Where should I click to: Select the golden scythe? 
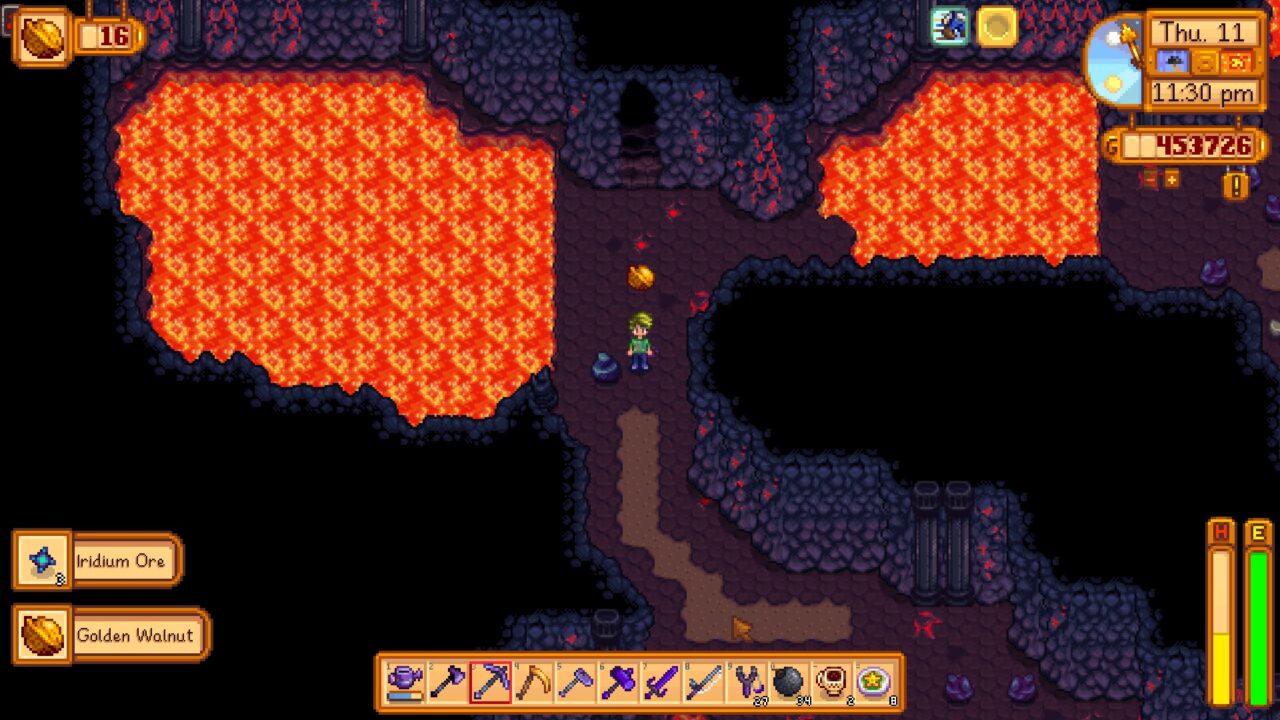pos(533,683)
